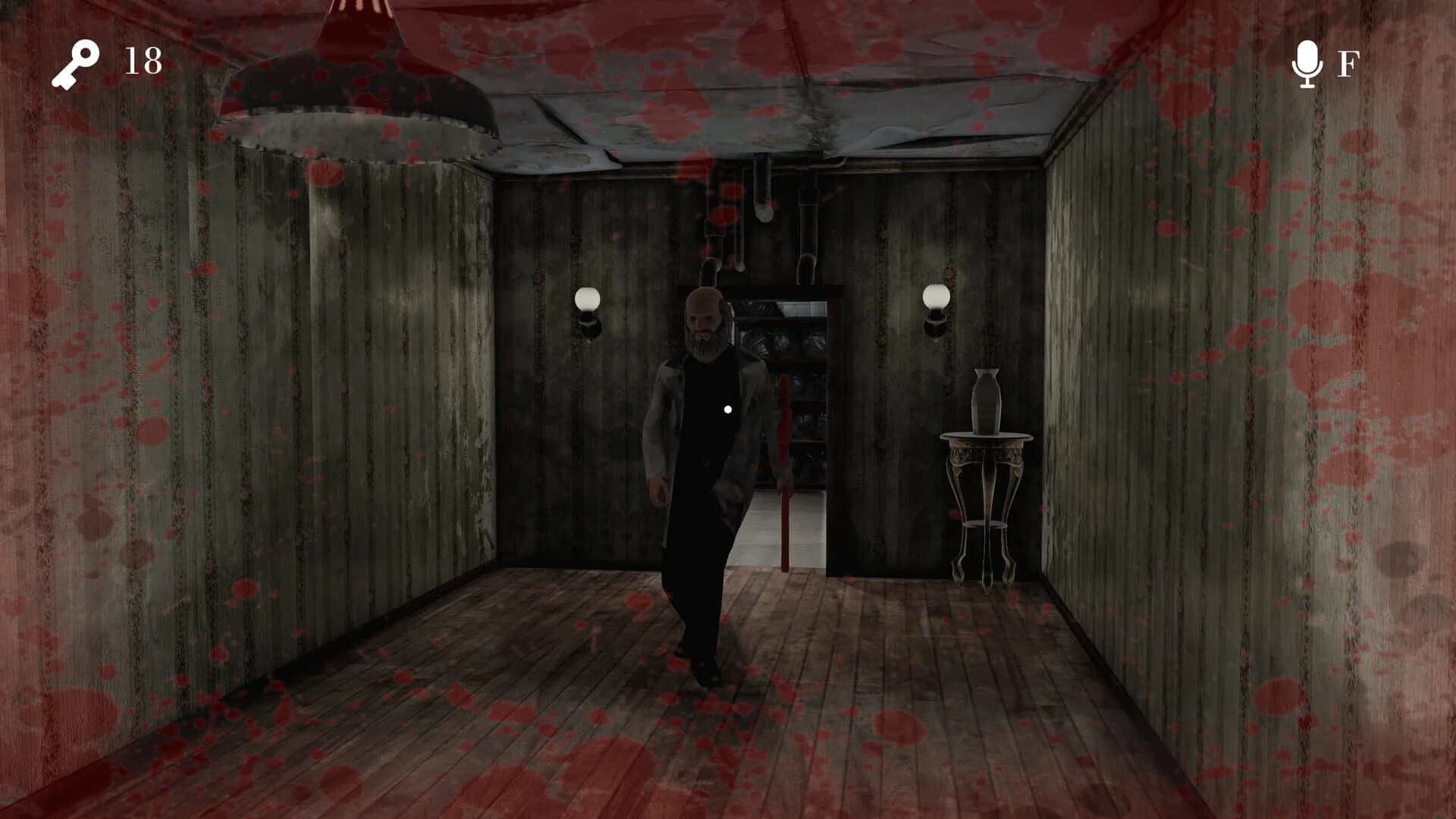Select the vase on the side table
The width and height of the screenshot is (1456, 819).
(985, 397)
